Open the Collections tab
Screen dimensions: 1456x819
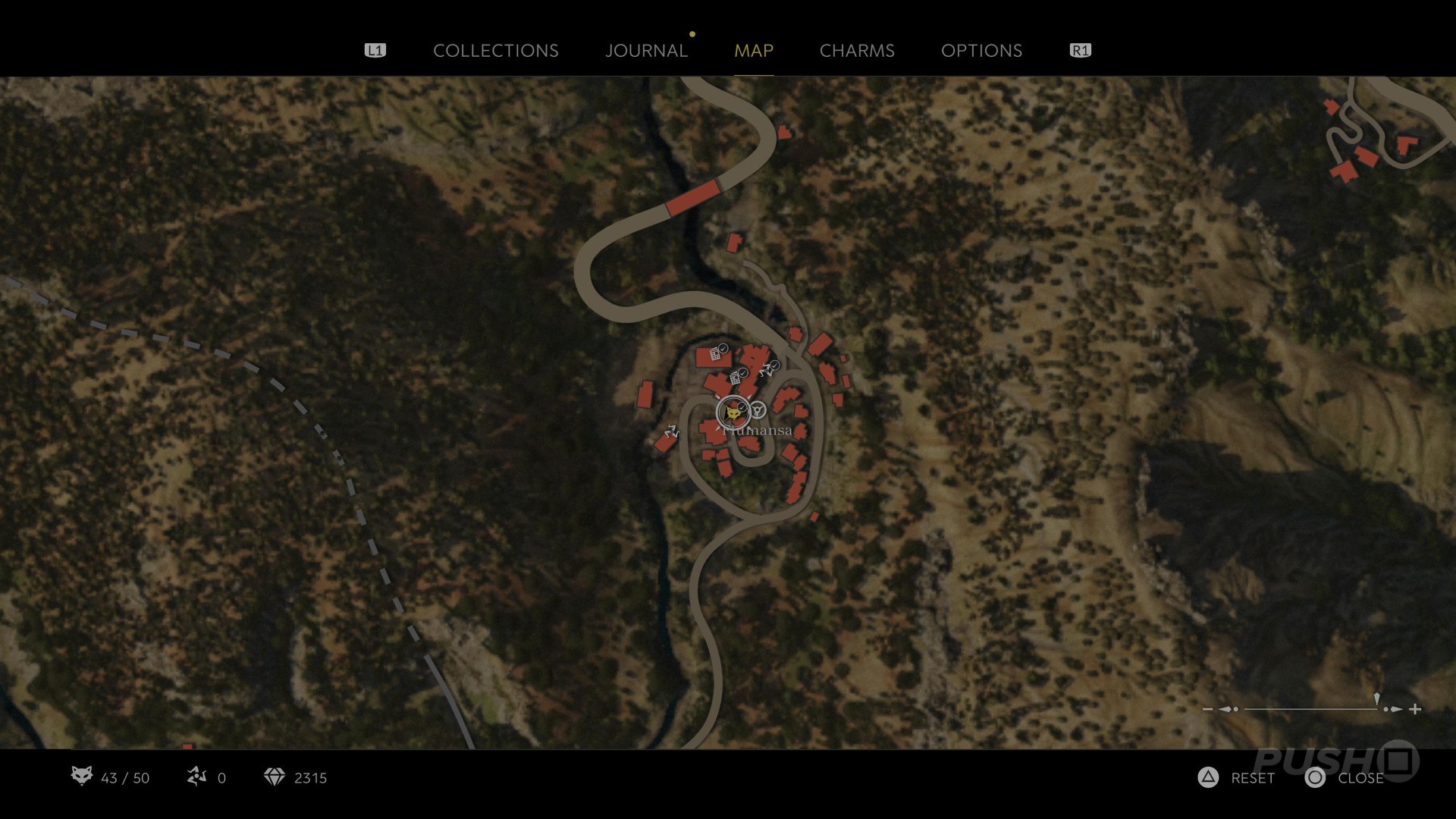click(x=495, y=51)
